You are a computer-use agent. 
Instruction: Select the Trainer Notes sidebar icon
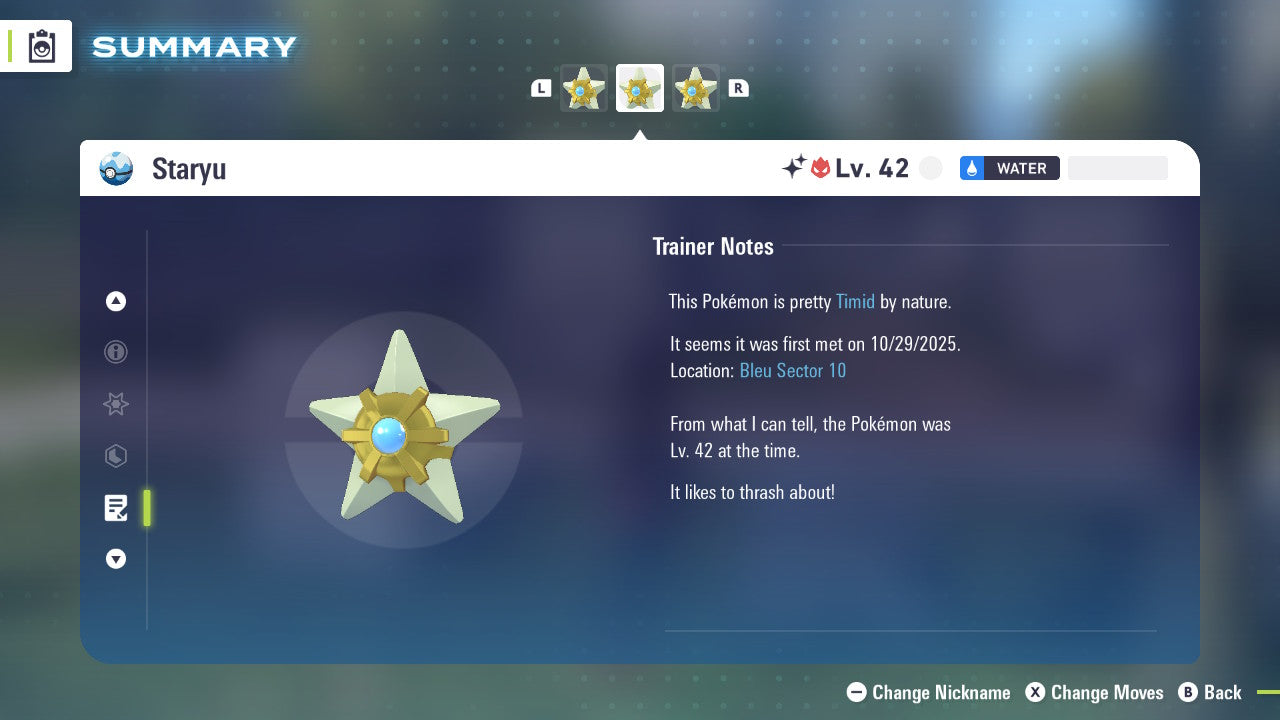[116, 508]
